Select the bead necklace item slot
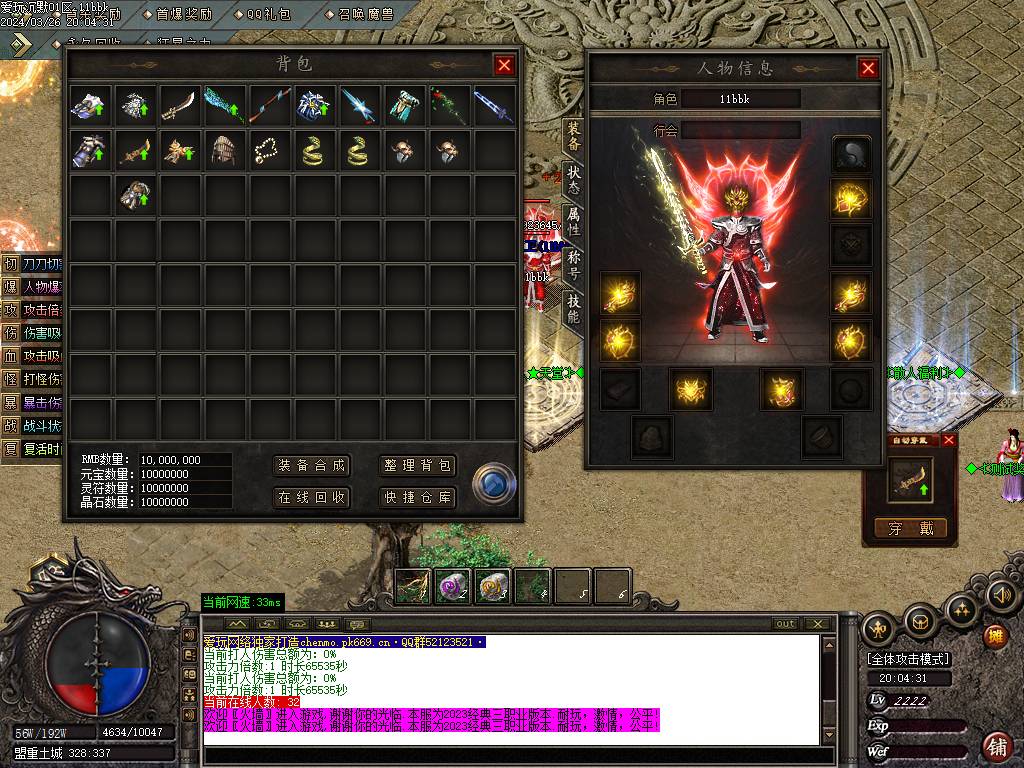 click(269, 151)
